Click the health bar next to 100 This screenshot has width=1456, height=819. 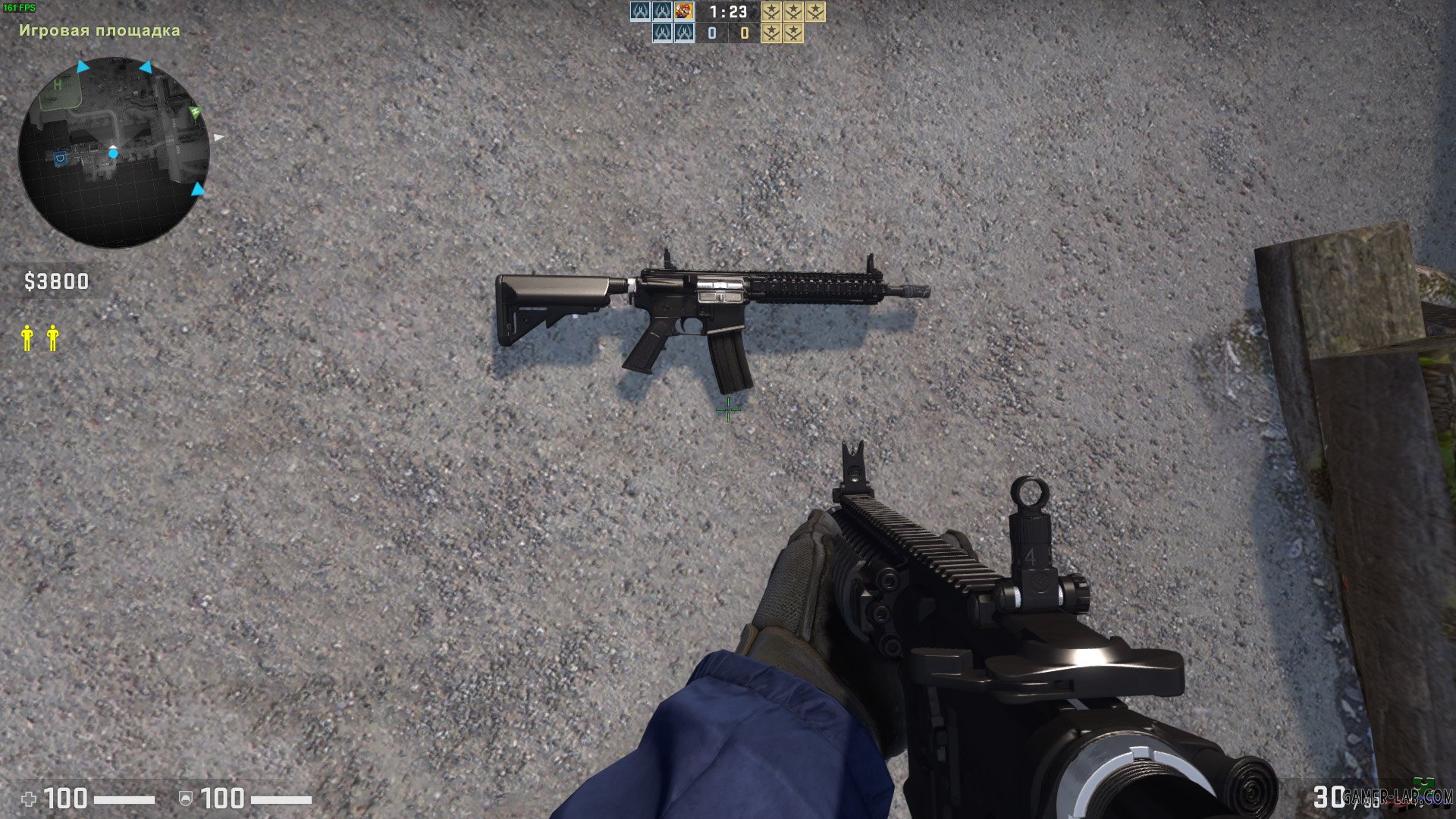coord(124,800)
